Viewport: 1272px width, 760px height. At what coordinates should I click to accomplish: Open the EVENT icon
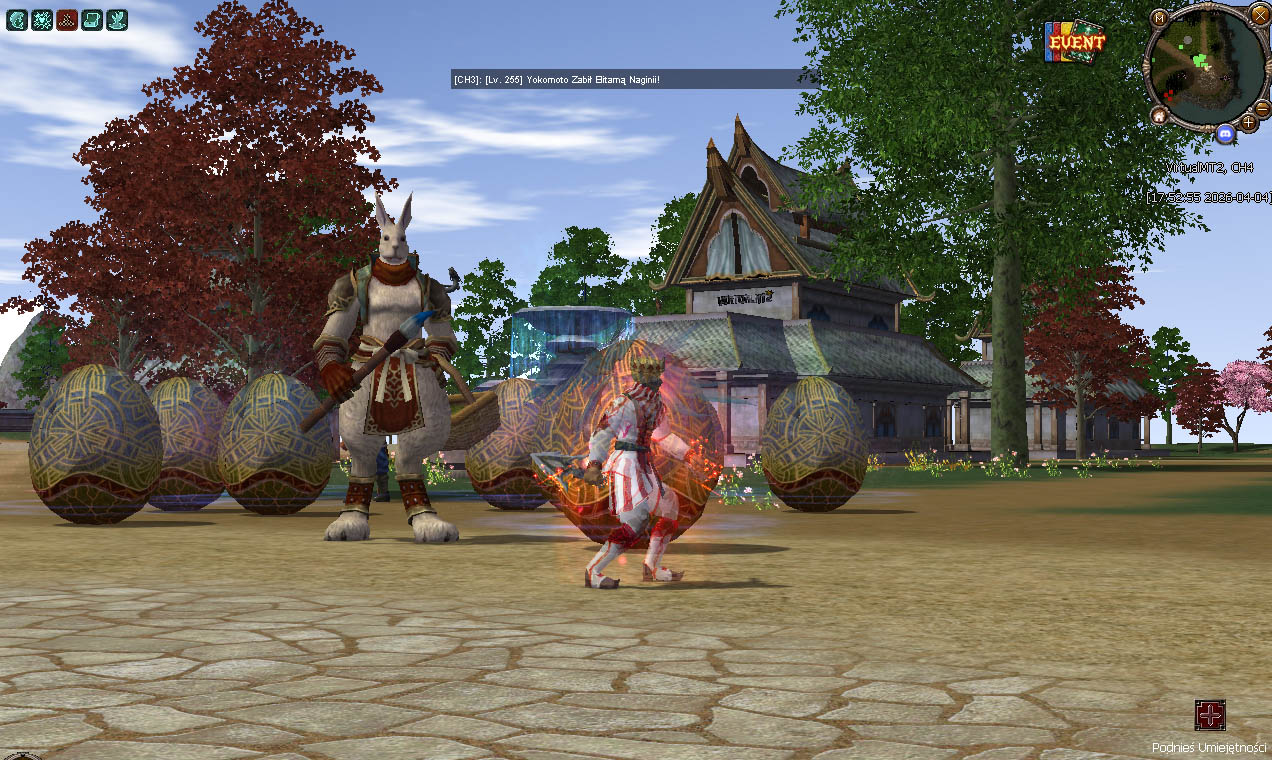1074,42
